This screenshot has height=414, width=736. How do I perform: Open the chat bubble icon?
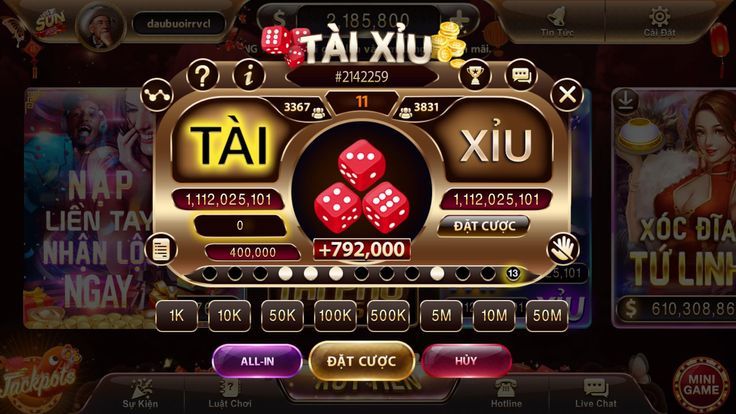pyautogui.click(x=520, y=73)
